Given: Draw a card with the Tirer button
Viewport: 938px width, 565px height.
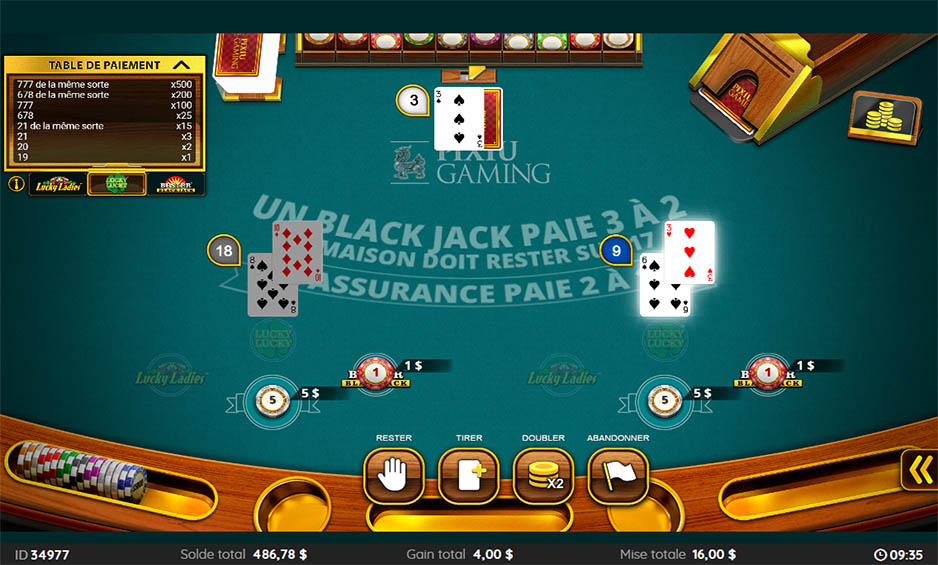Looking at the screenshot, I should point(468,476).
